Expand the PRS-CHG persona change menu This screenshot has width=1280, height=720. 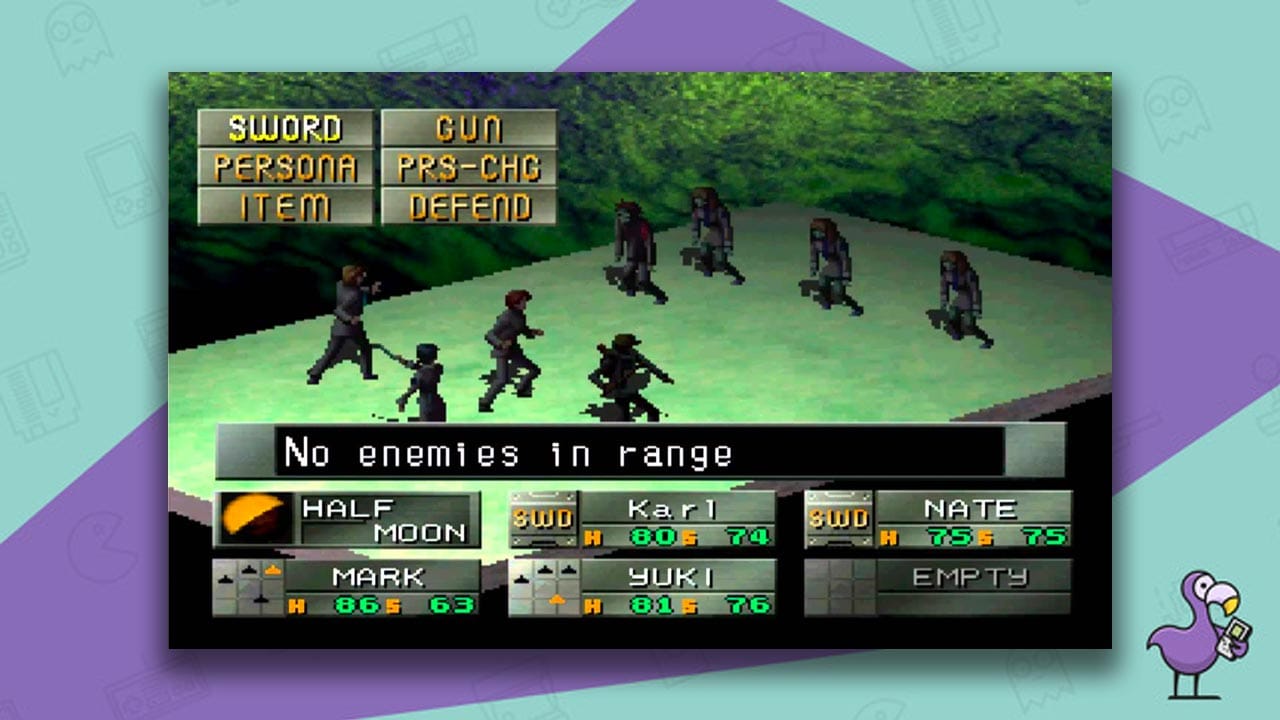point(470,169)
